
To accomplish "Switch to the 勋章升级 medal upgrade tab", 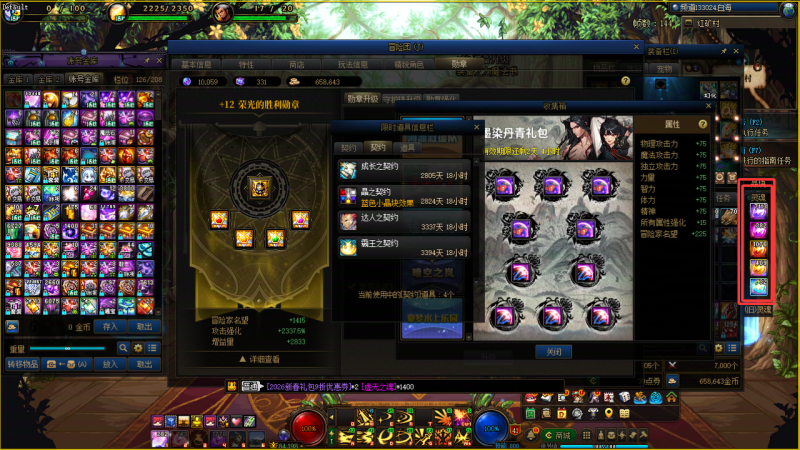I will pos(362,98).
